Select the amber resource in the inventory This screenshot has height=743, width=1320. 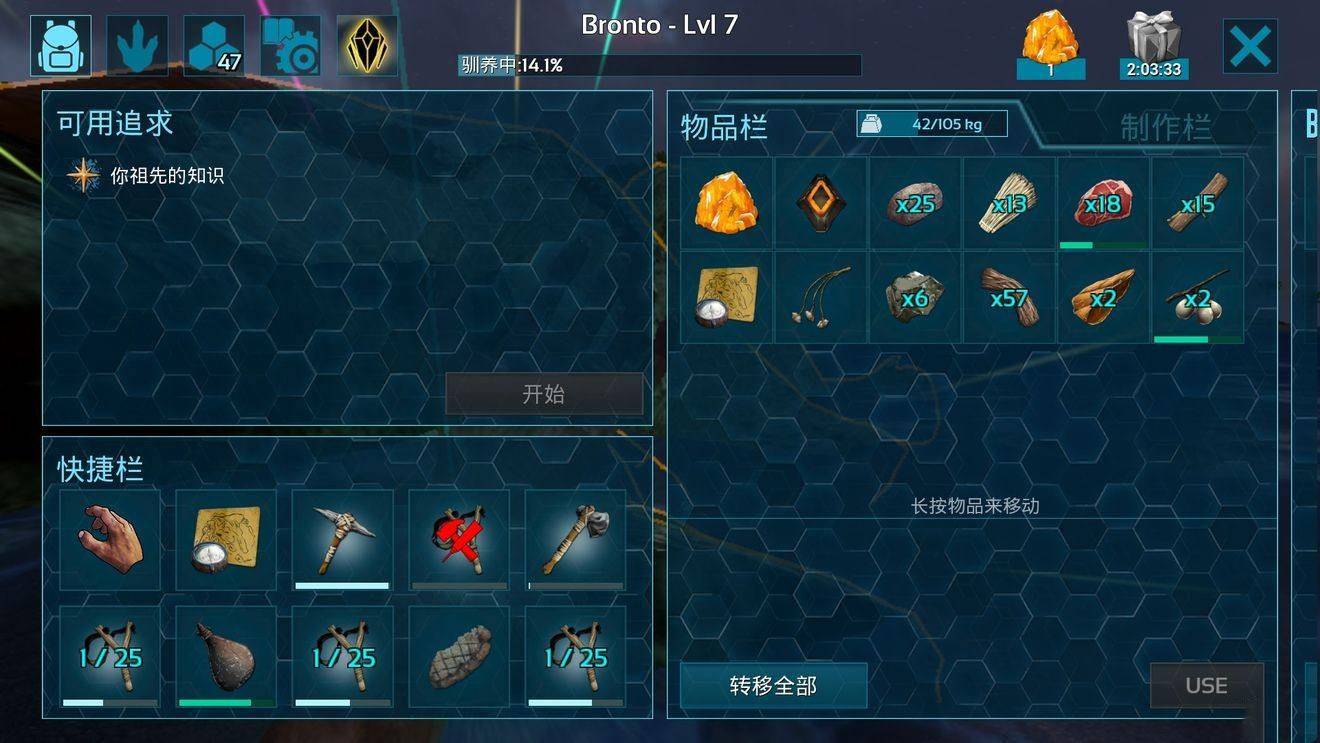726,203
